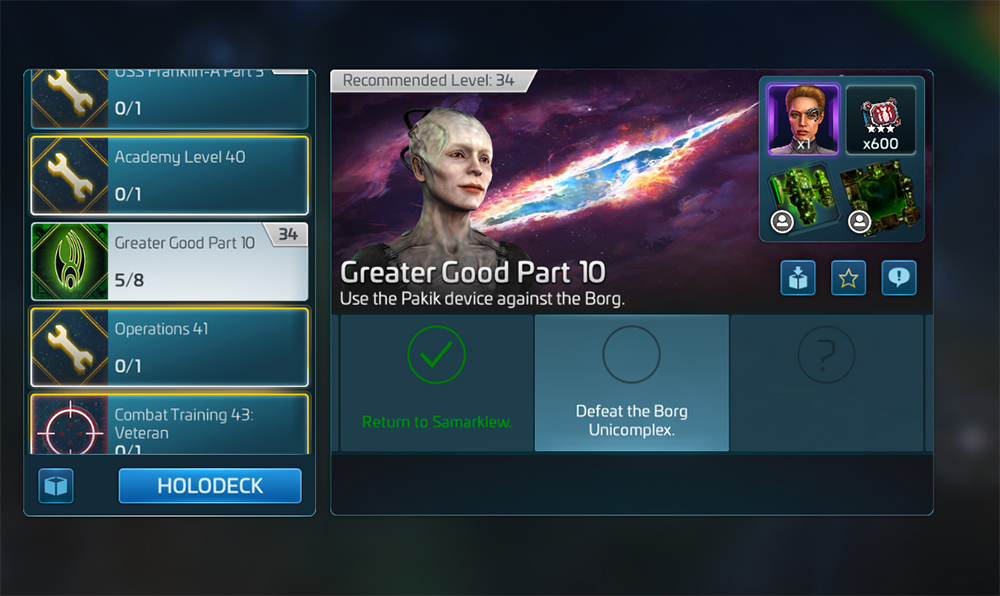Click the locked question mark objective
Viewport: 1000px width, 596px height.
826,383
